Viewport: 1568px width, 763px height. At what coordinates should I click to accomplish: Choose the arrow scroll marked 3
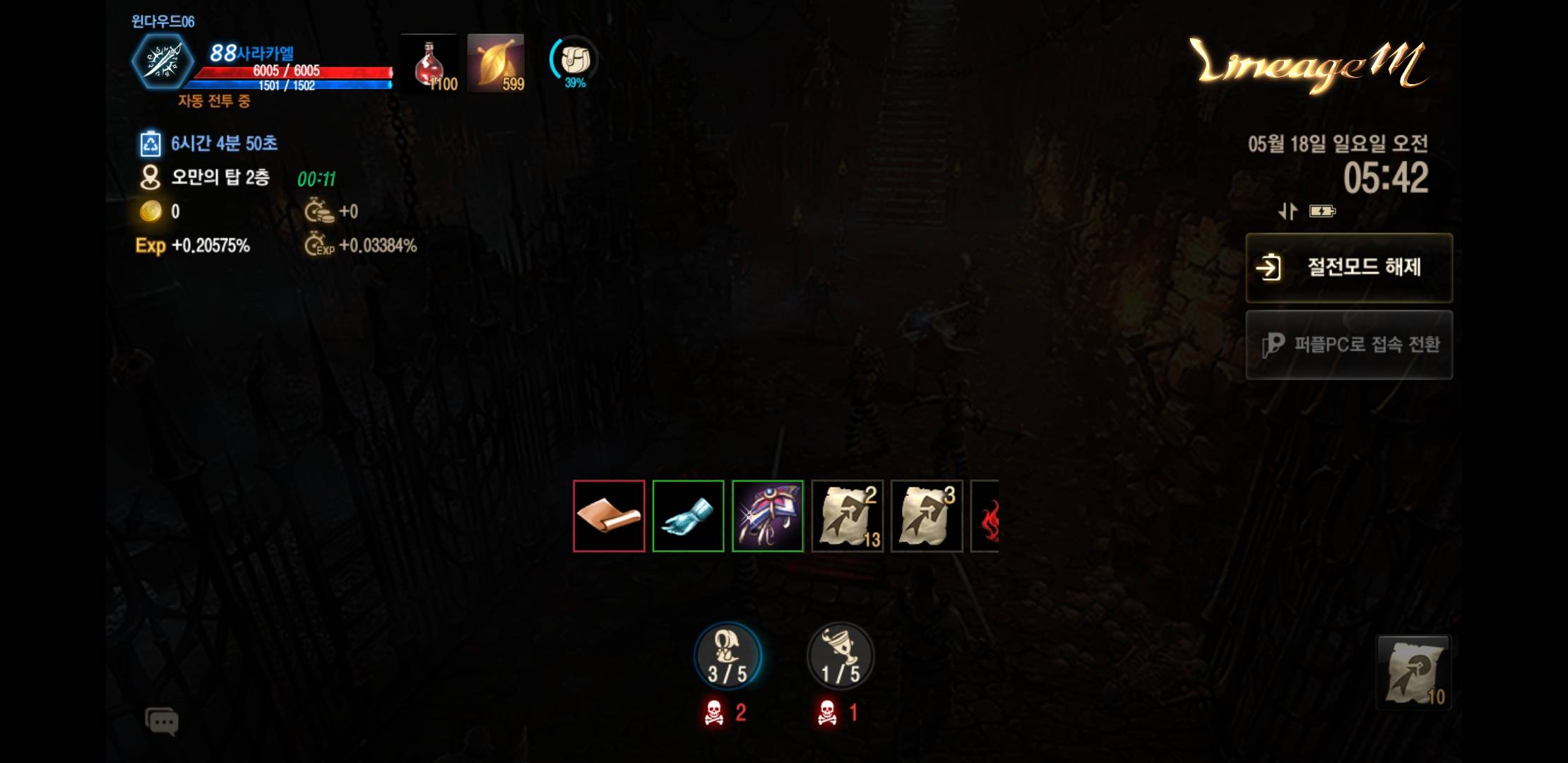pos(927,516)
